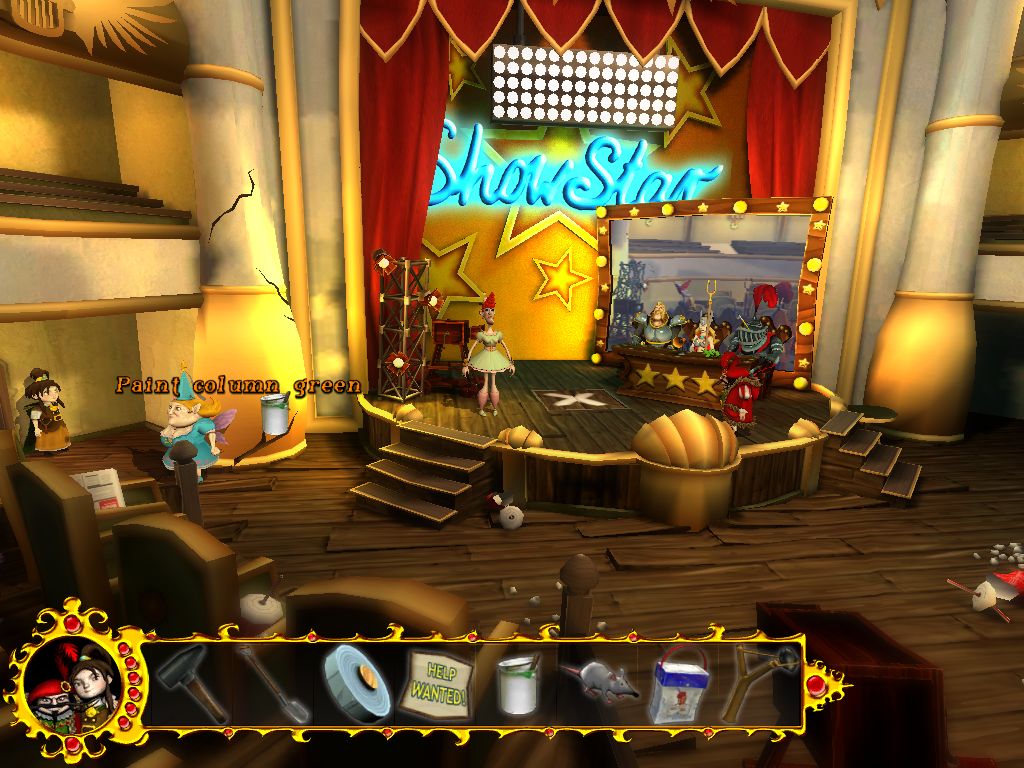Use the green paint bucket inventory item
Viewport: 1024px width, 768px height.
coord(519,684)
